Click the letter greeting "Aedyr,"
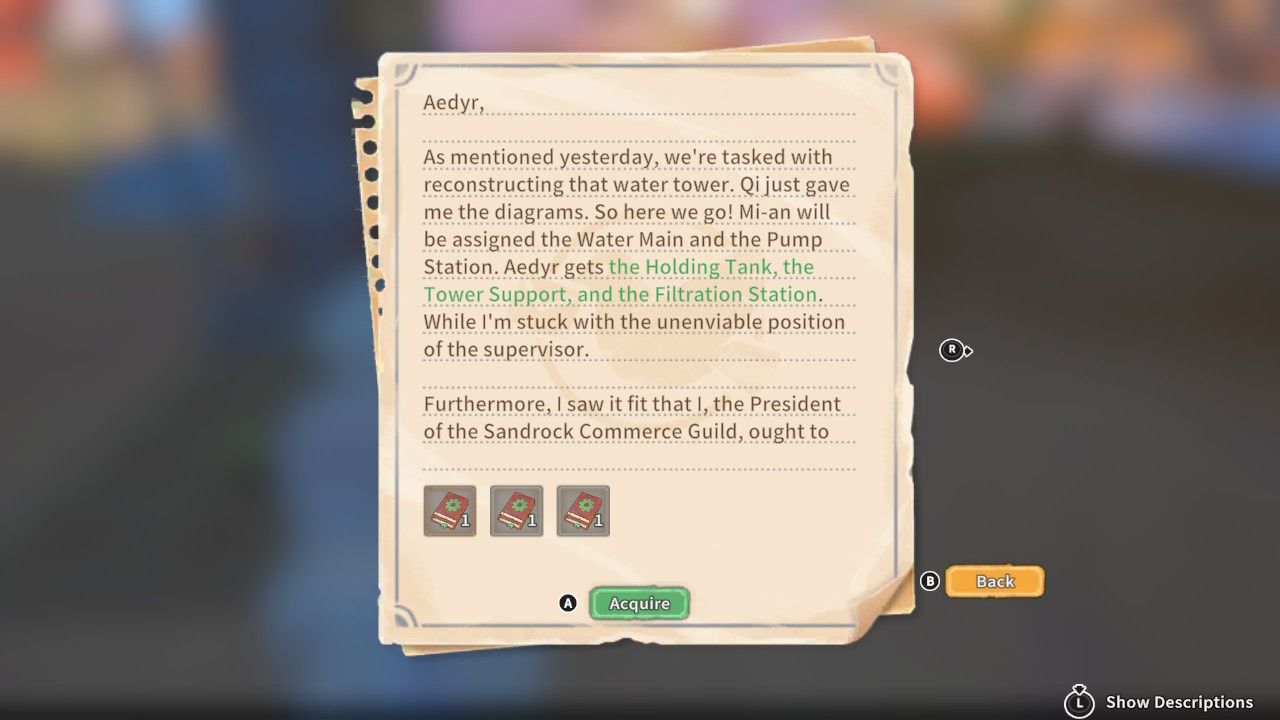This screenshot has width=1280, height=720. [x=456, y=103]
